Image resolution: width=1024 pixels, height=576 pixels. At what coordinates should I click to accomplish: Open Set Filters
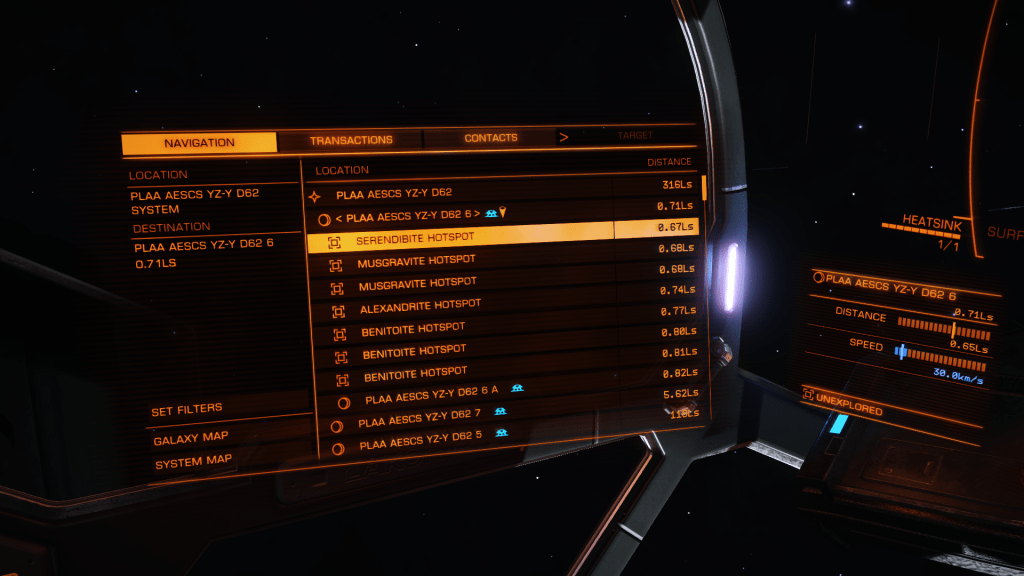(187, 409)
